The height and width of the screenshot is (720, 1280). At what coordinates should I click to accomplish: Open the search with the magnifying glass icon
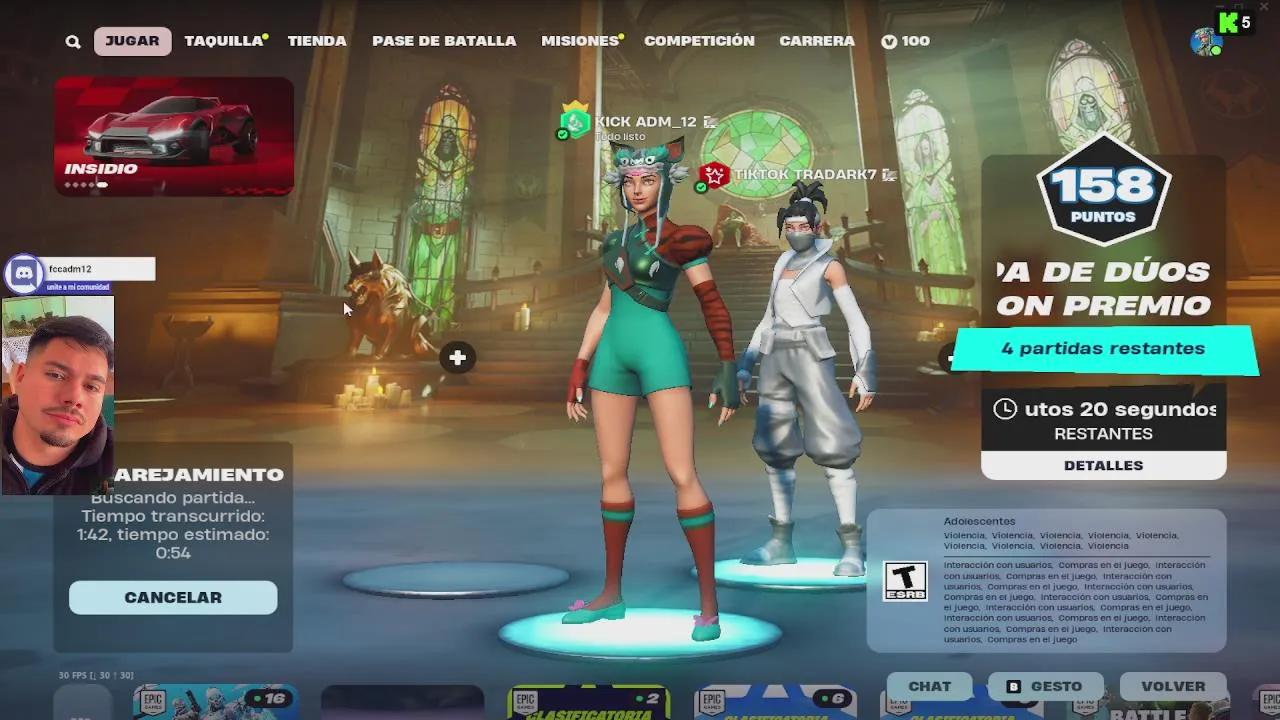click(x=72, y=41)
